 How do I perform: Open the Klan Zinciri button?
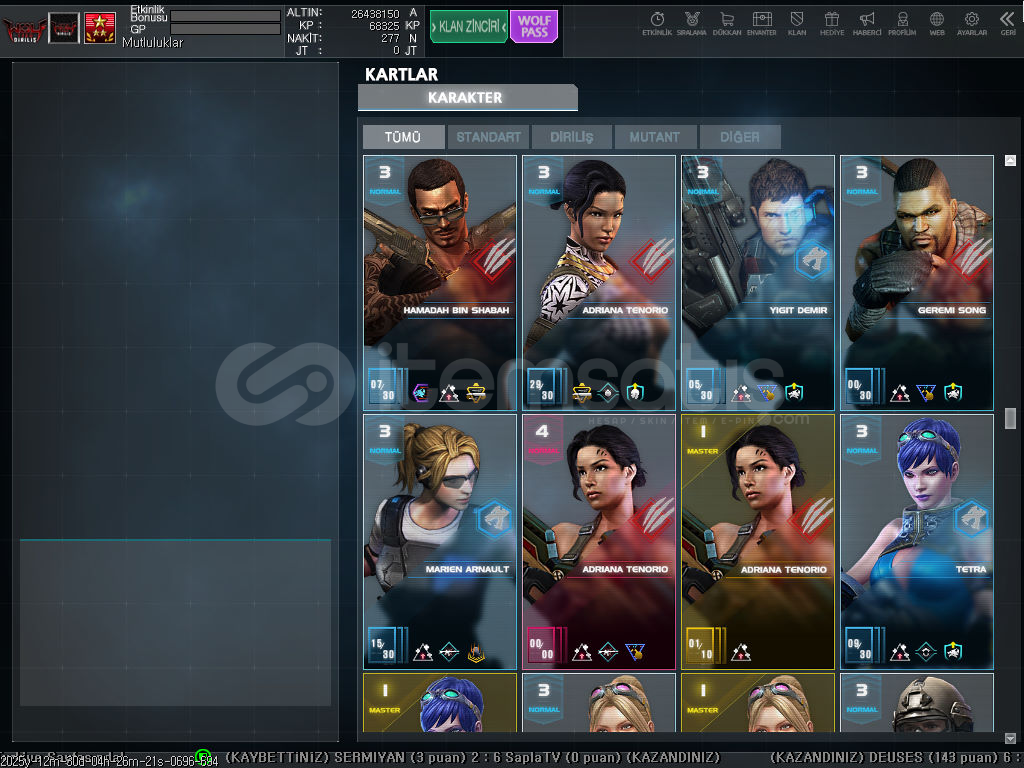(x=468, y=27)
